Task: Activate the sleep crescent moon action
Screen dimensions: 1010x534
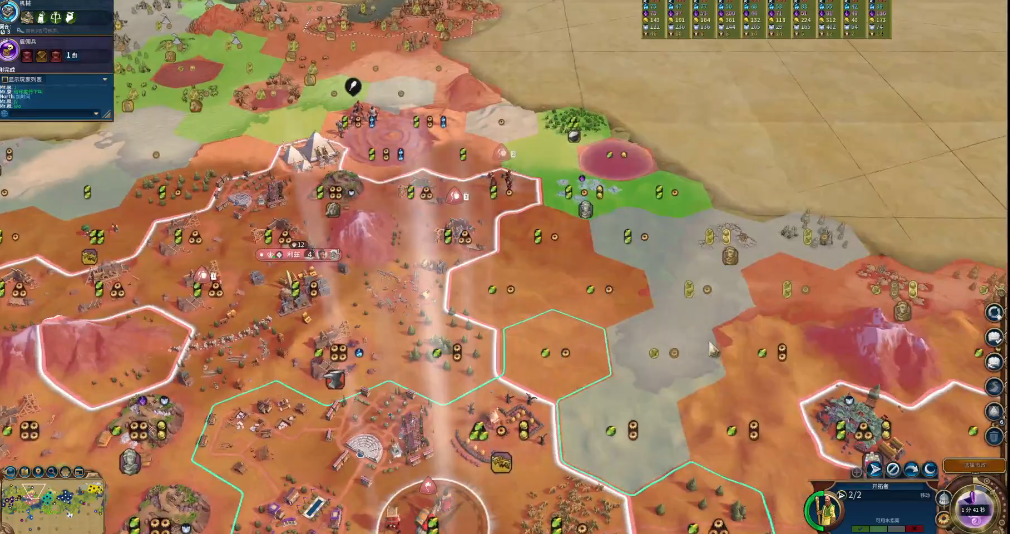Action: pos(929,469)
